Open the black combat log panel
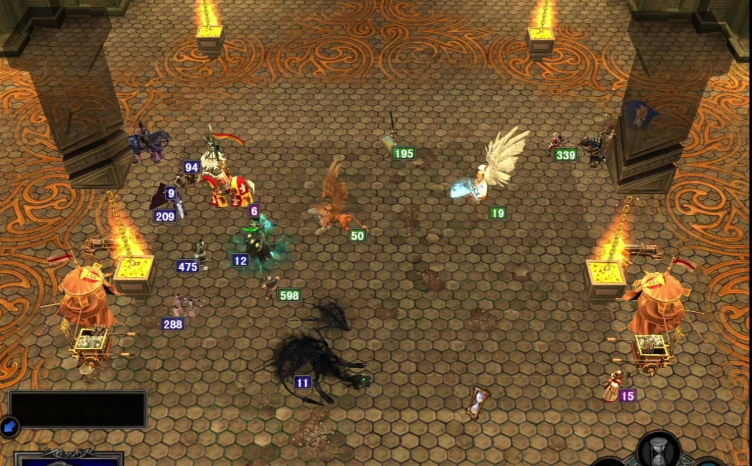This screenshot has height=466, width=752. click(x=78, y=409)
